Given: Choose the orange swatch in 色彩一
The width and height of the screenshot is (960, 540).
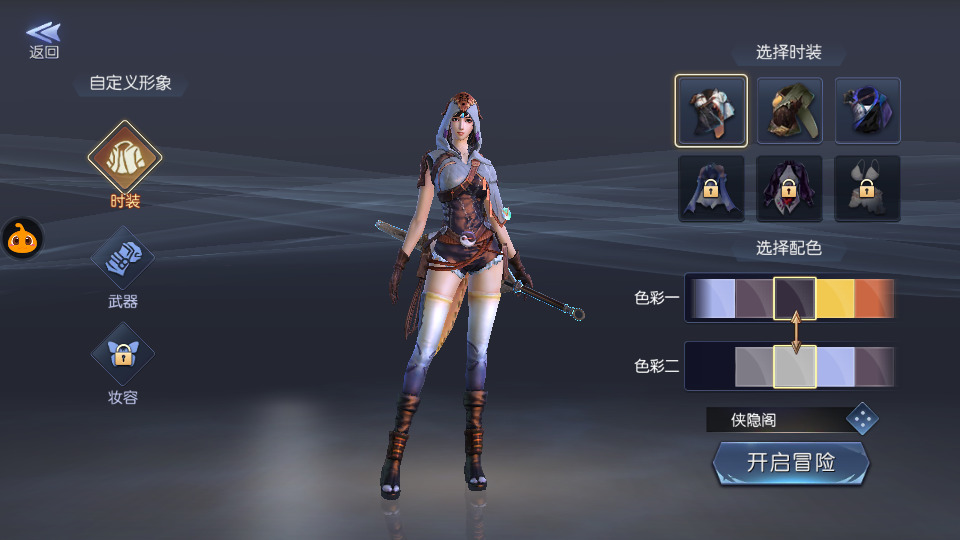Looking at the screenshot, I should click(x=875, y=298).
